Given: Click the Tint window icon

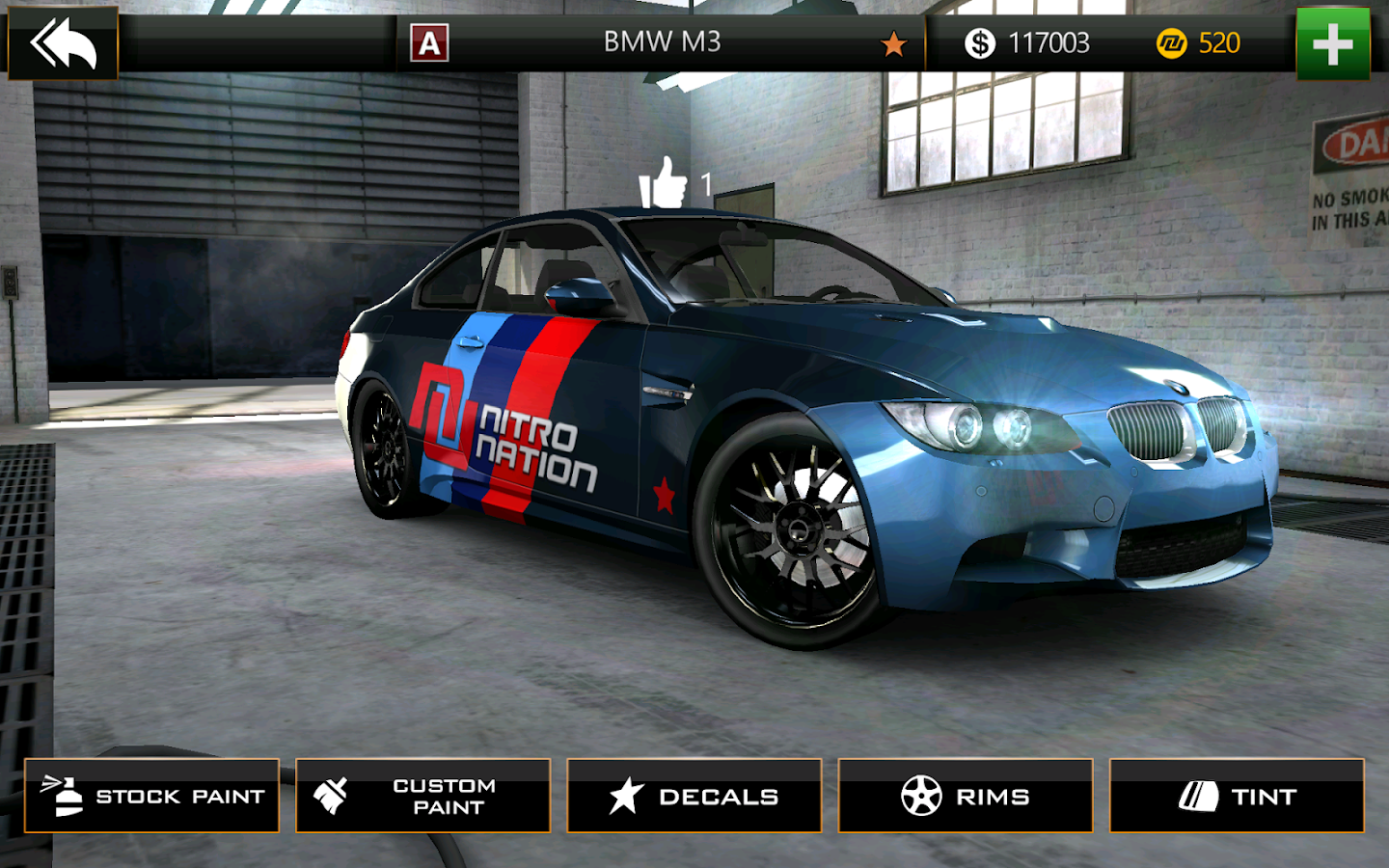Looking at the screenshot, I should 1196,796.
